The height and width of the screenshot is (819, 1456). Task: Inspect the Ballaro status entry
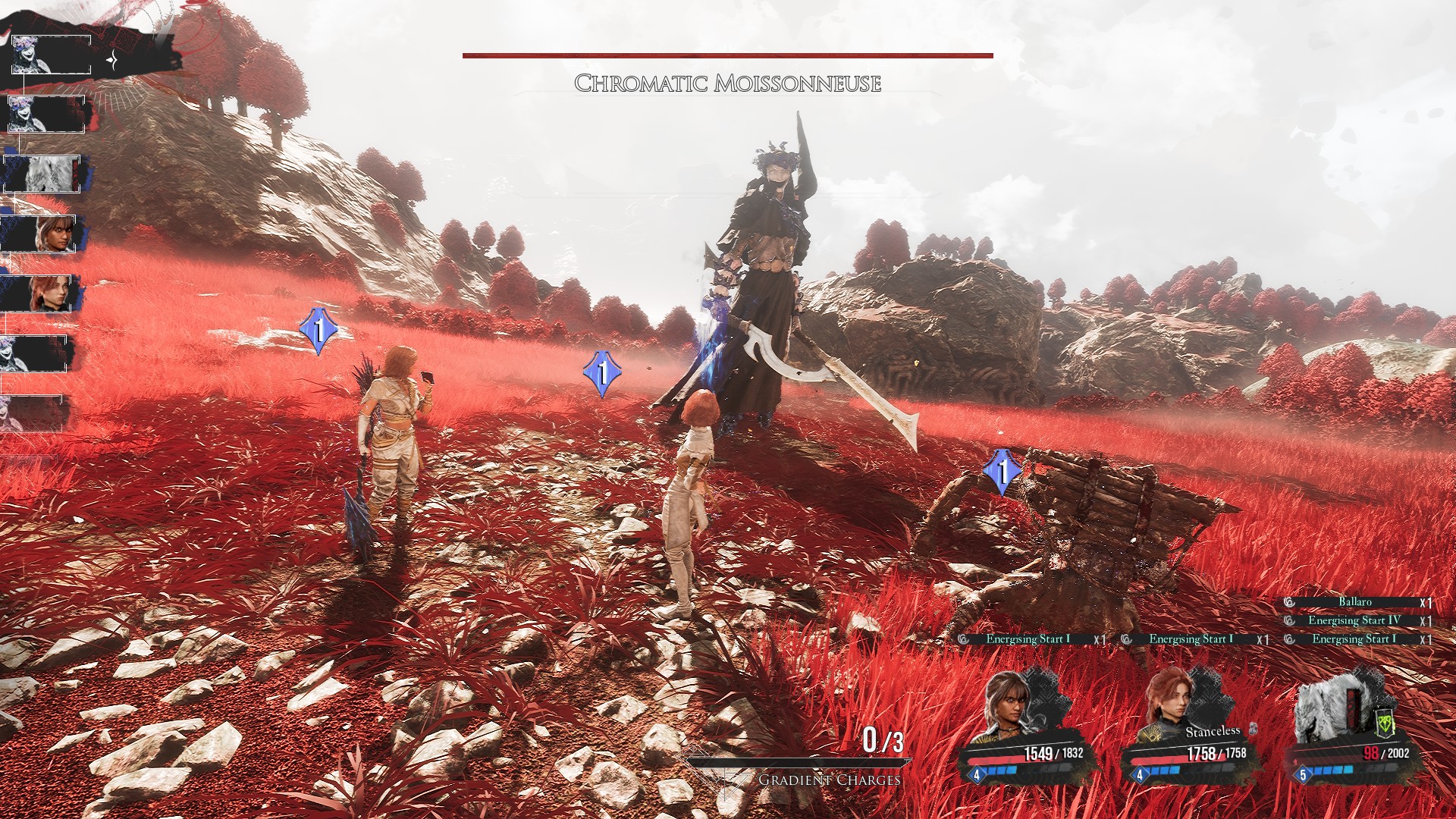1354,602
